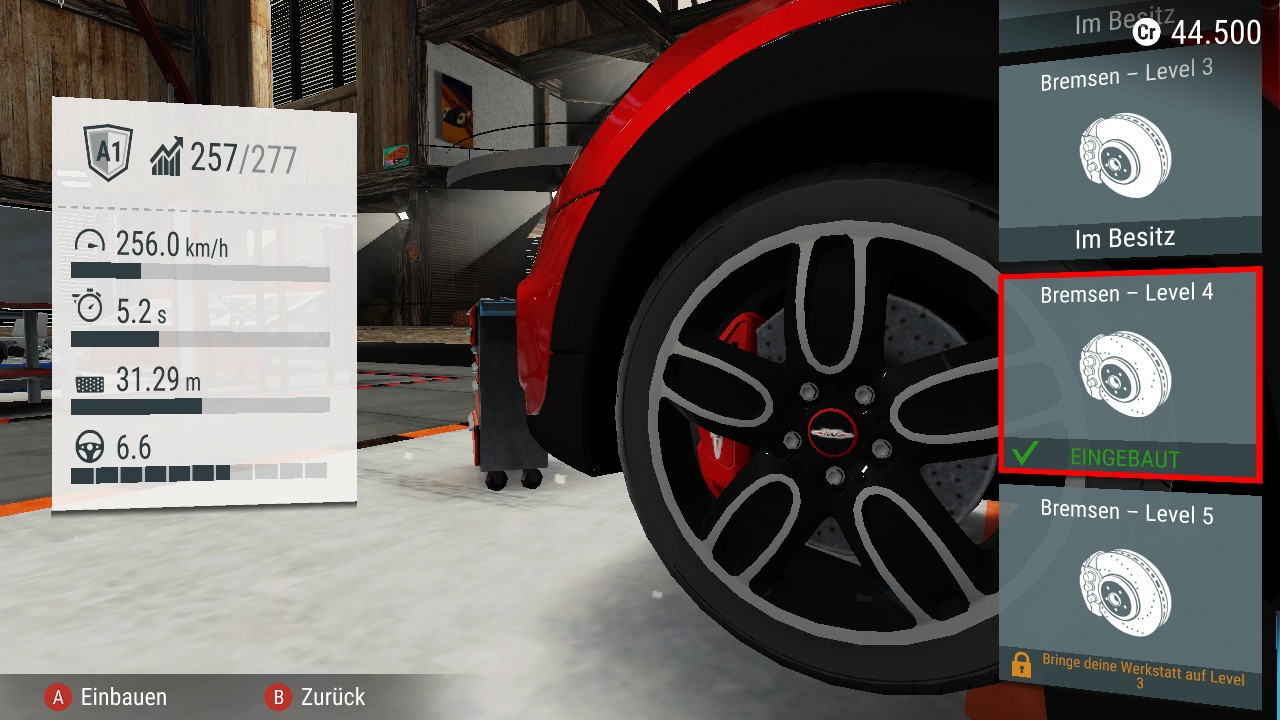Viewport: 1280px width, 720px height.
Task: Select the Bremsen – Level 3 upgrade
Action: pyautogui.click(x=1128, y=155)
